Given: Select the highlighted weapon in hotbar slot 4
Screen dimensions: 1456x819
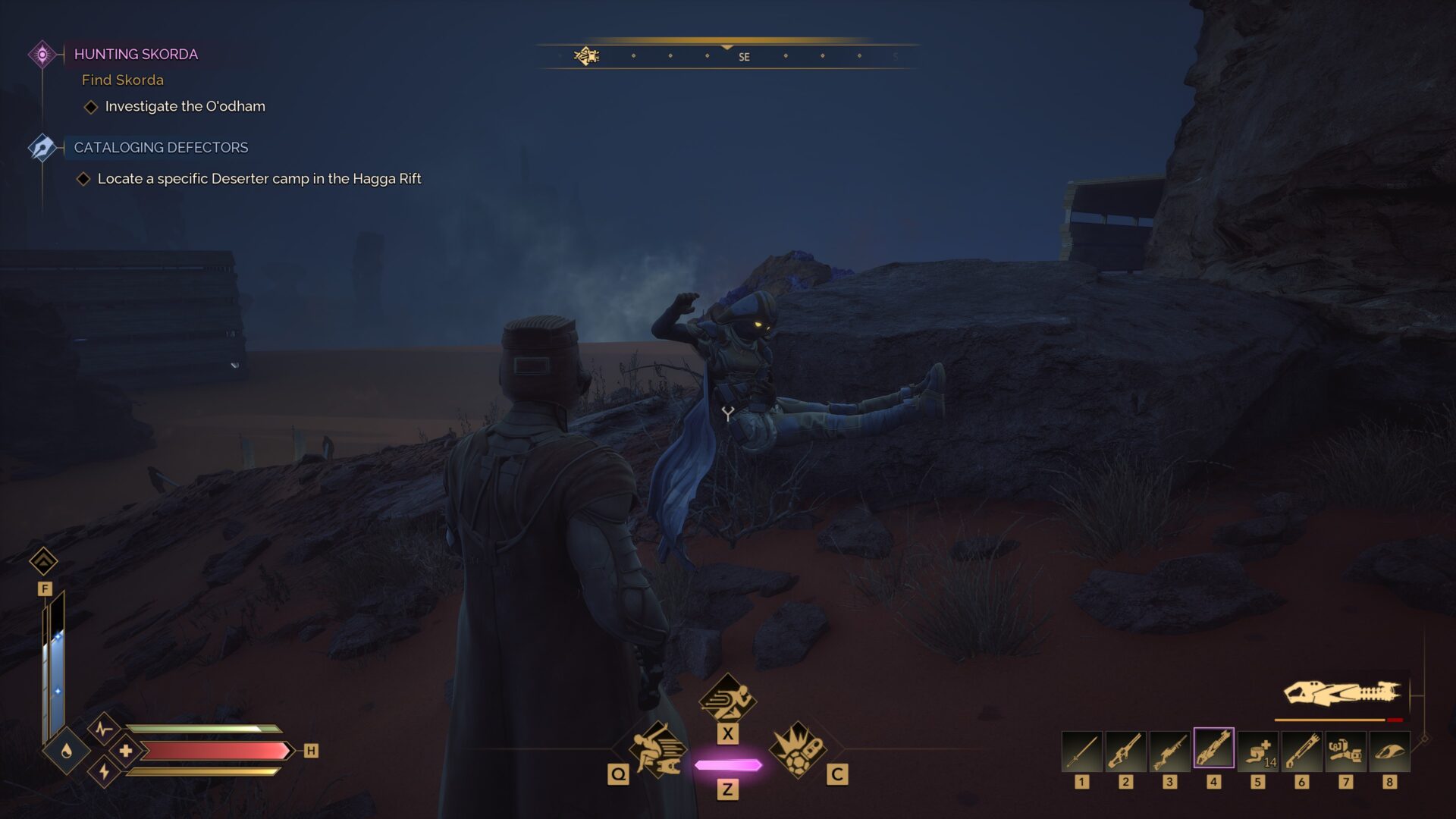Looking at the screenshot, I should coord(1213,748).
